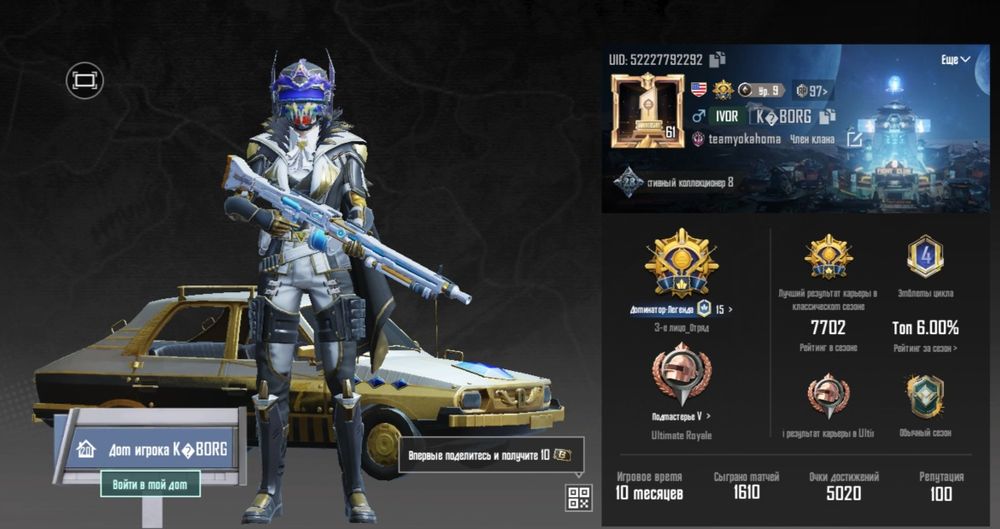
Task: Open the "Обычный сезон" badge
Action: click(925, 397)
